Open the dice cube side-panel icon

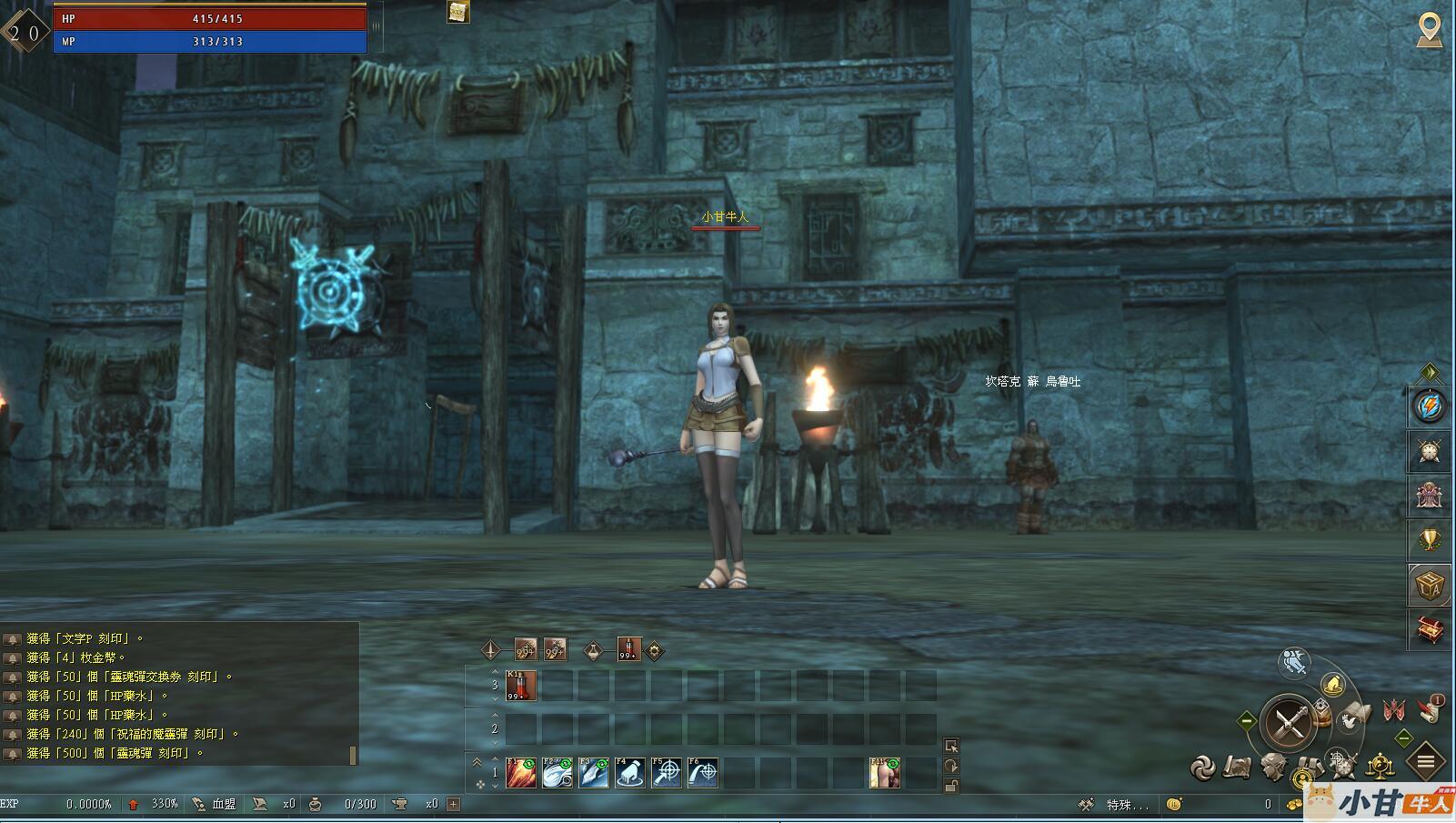coord(1429,585)
